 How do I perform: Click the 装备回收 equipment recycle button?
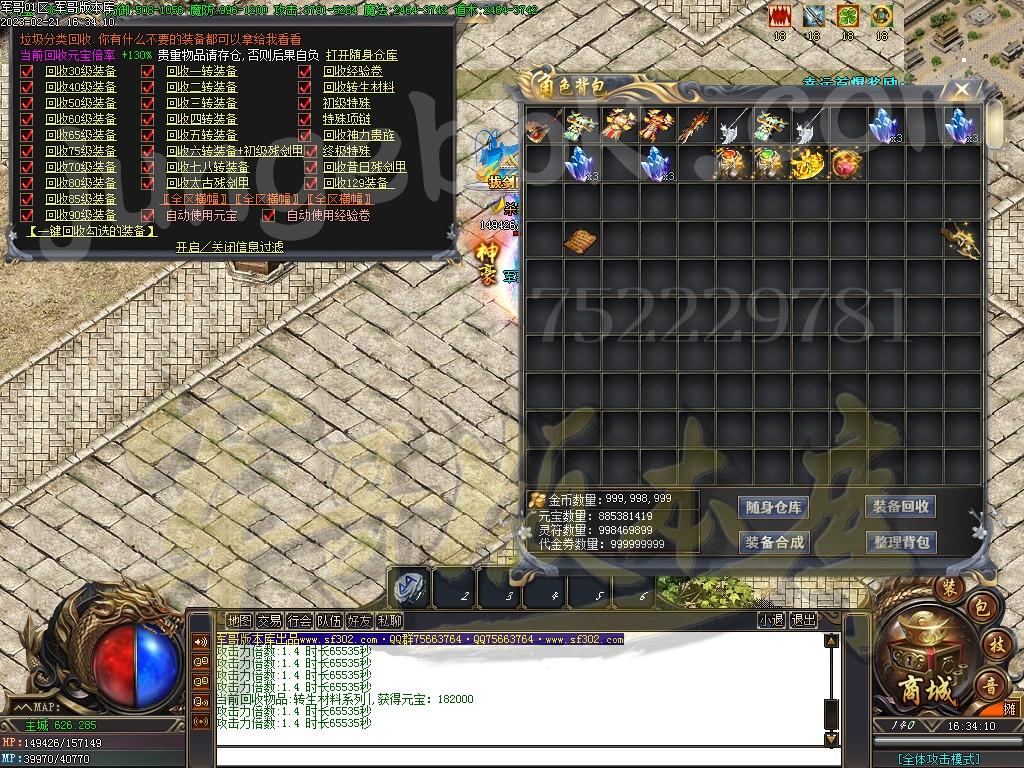pos(900,506)
